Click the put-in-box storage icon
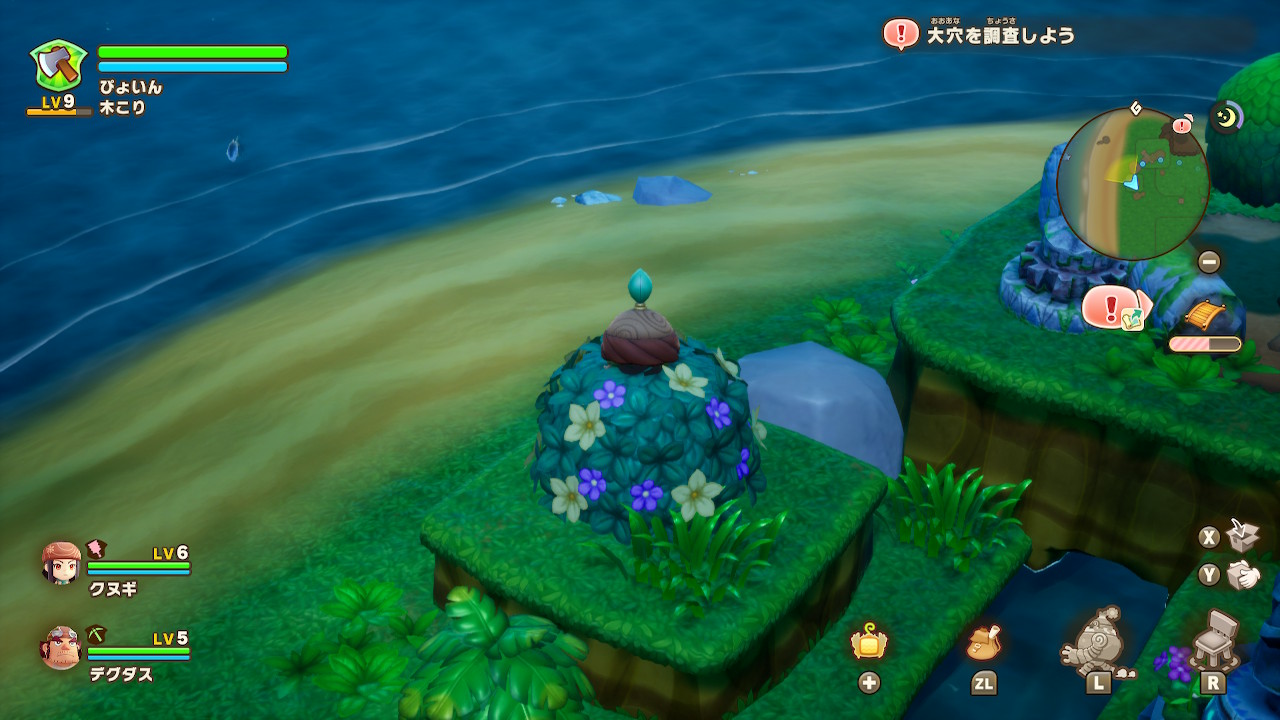Image resolution: width=1280 pixels, height=720 pixels. click(1243, 536)
